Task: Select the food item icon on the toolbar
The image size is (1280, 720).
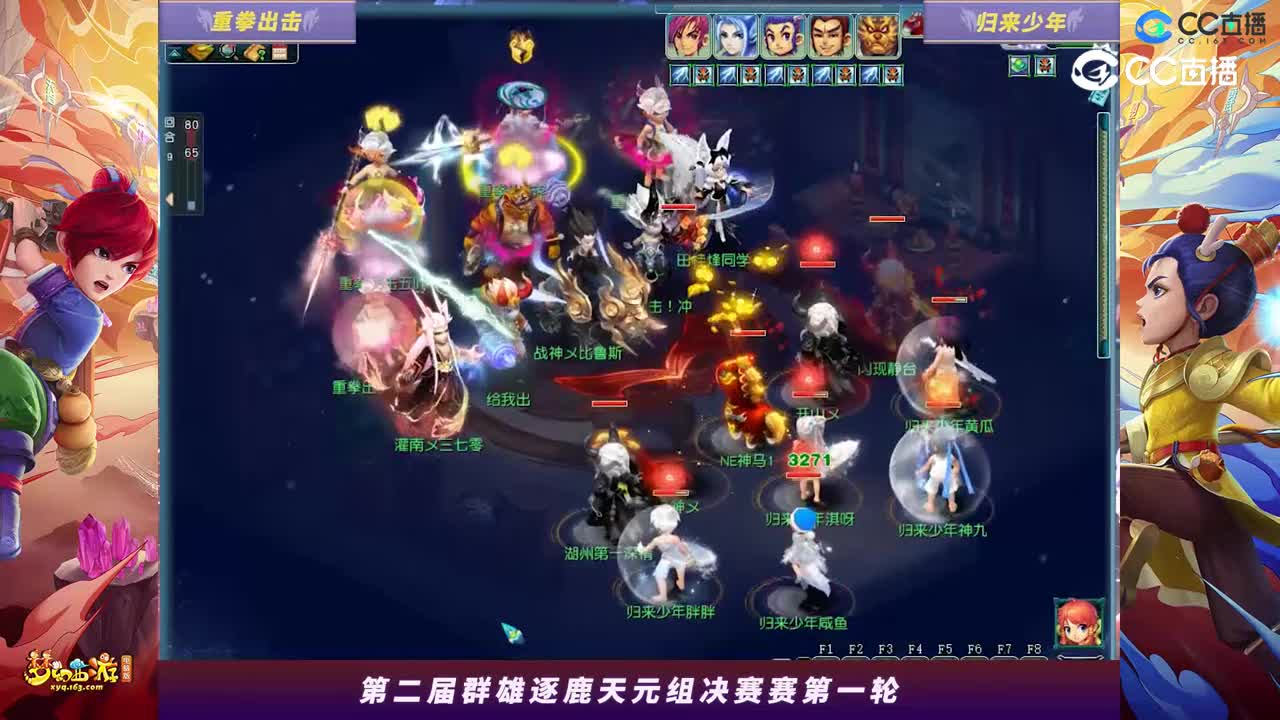Action: [x=200, y=52]
